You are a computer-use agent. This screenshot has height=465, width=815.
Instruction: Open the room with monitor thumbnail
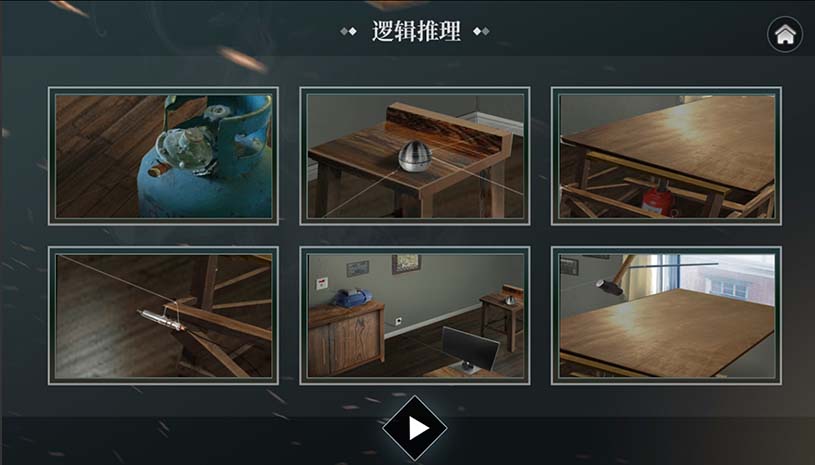point(415,315)
